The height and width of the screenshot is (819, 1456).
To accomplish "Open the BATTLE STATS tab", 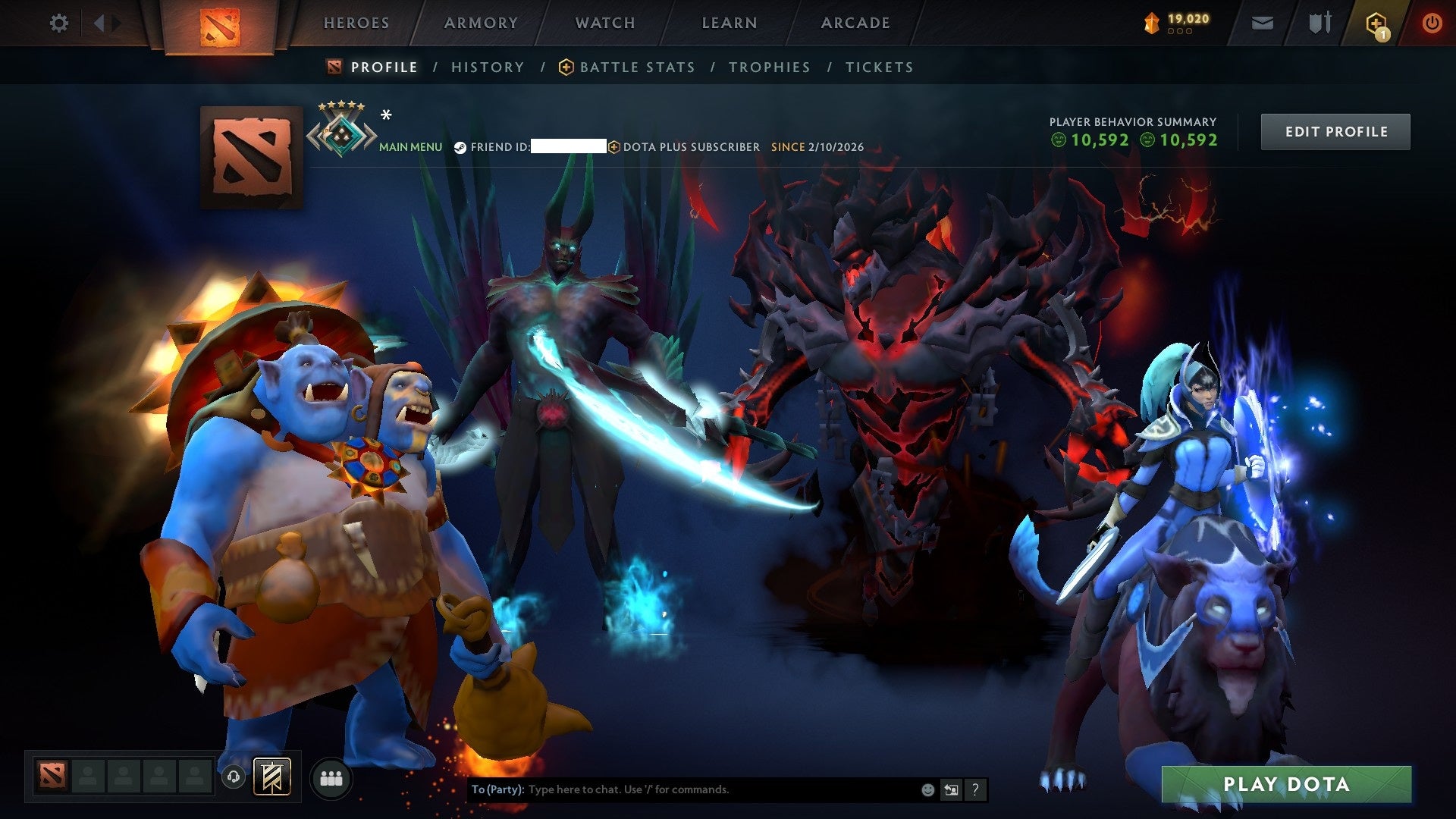I will (635, 67).
